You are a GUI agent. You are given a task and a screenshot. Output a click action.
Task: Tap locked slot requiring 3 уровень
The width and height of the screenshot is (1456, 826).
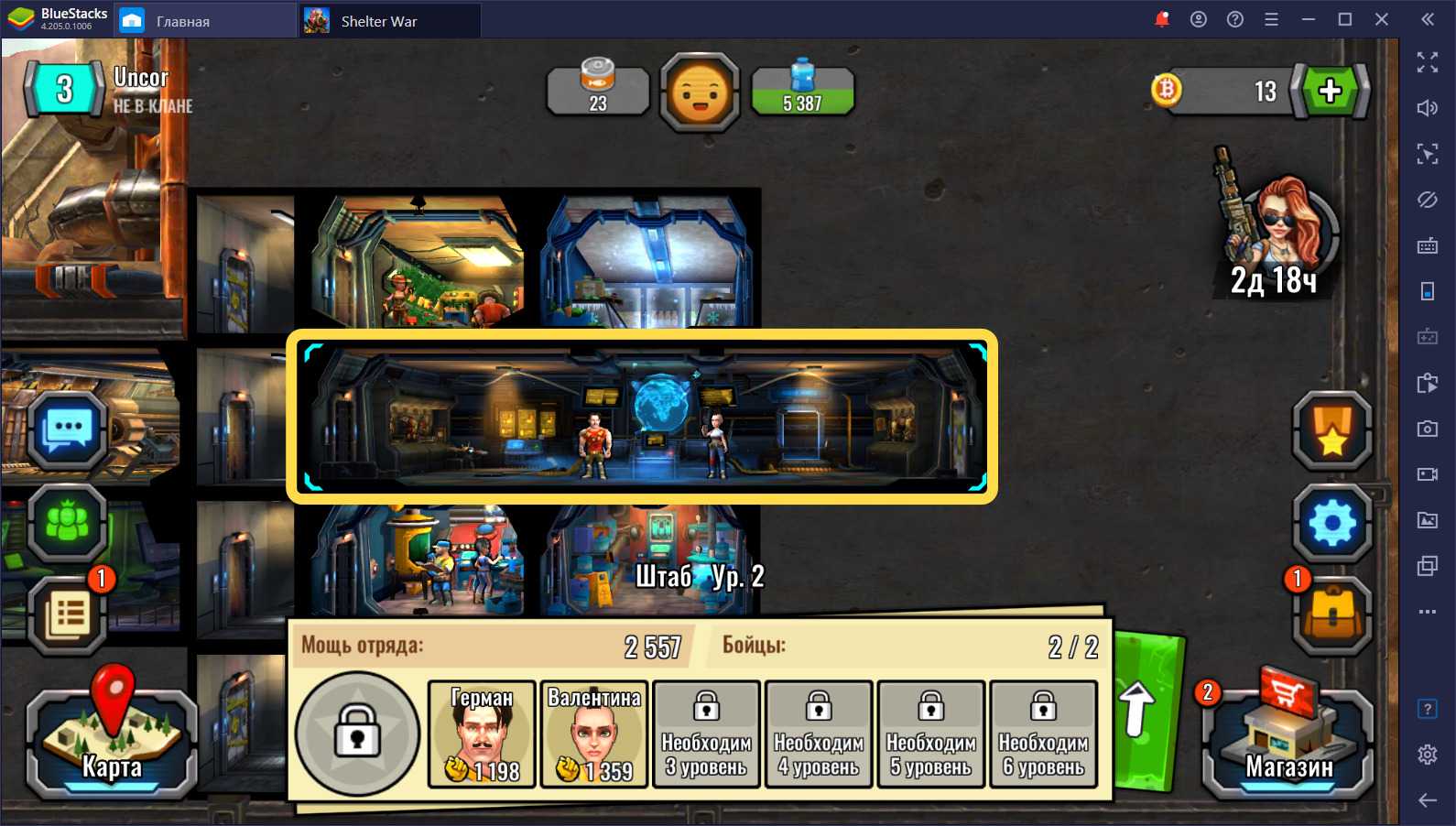click(707, 734)
